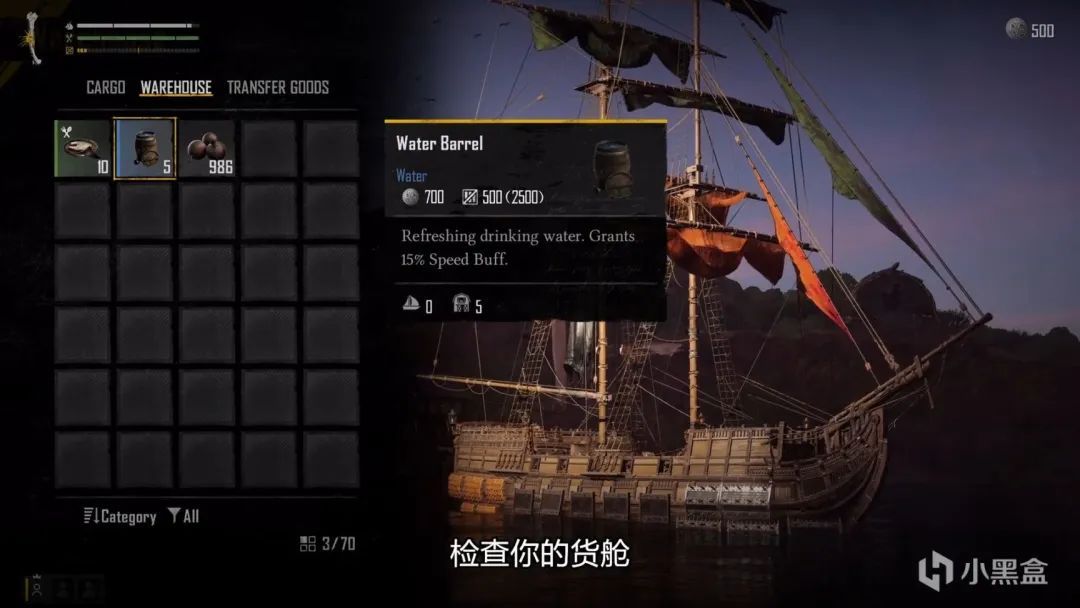Sort items by Category
1080x608 pixels.
(120, 516)
